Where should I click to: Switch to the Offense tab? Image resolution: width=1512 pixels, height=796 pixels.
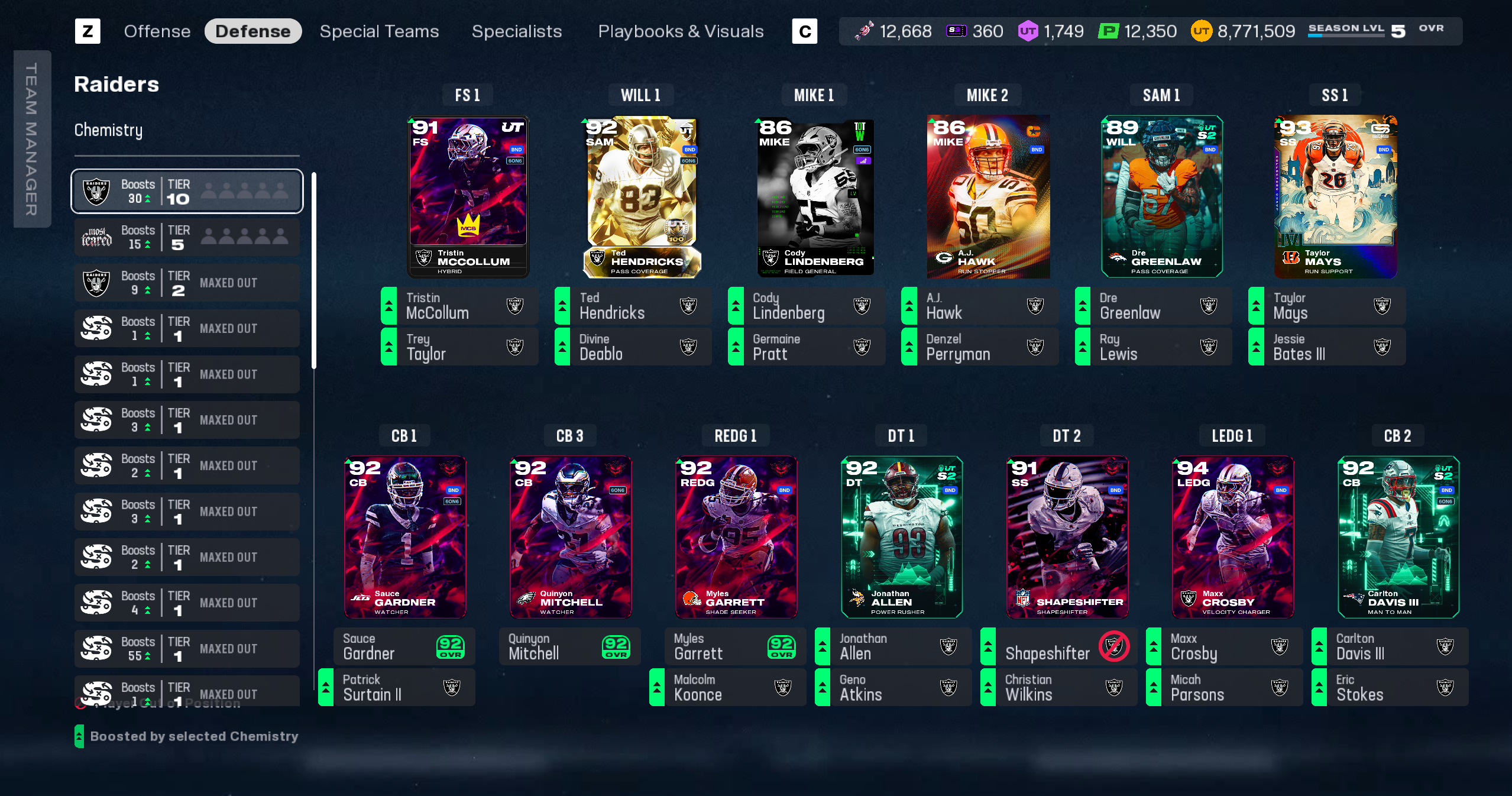click(157, 31)
